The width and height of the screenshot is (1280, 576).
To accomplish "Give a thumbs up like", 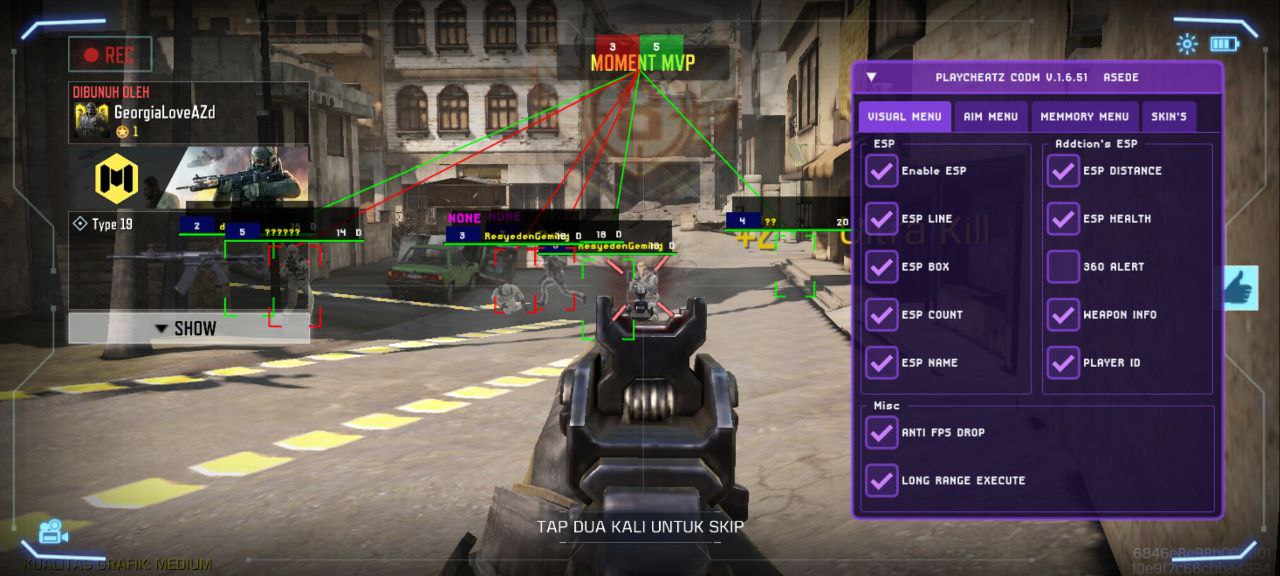I will 1240,288.
